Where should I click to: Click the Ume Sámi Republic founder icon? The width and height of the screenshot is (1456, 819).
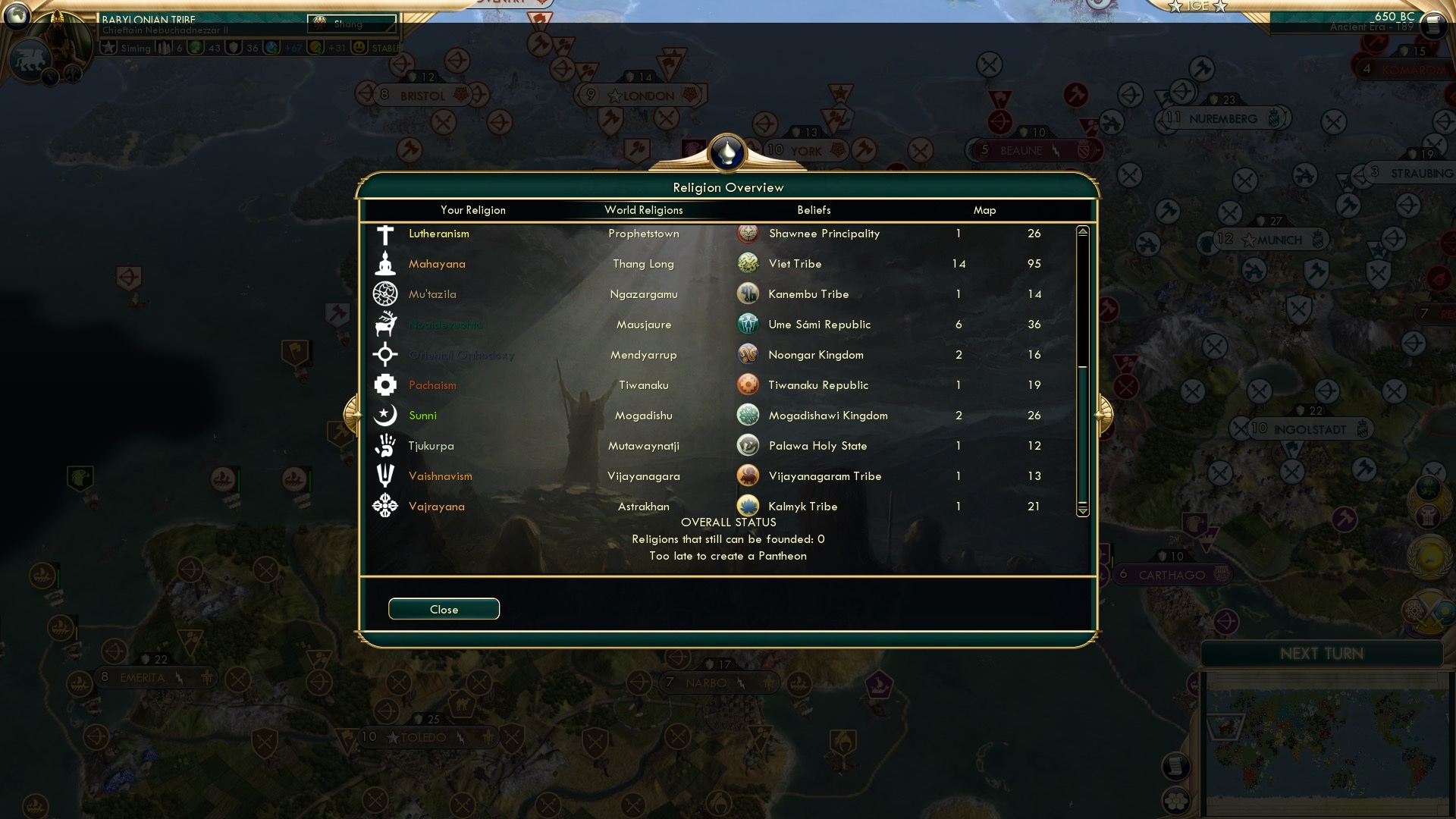coord(748,325)
